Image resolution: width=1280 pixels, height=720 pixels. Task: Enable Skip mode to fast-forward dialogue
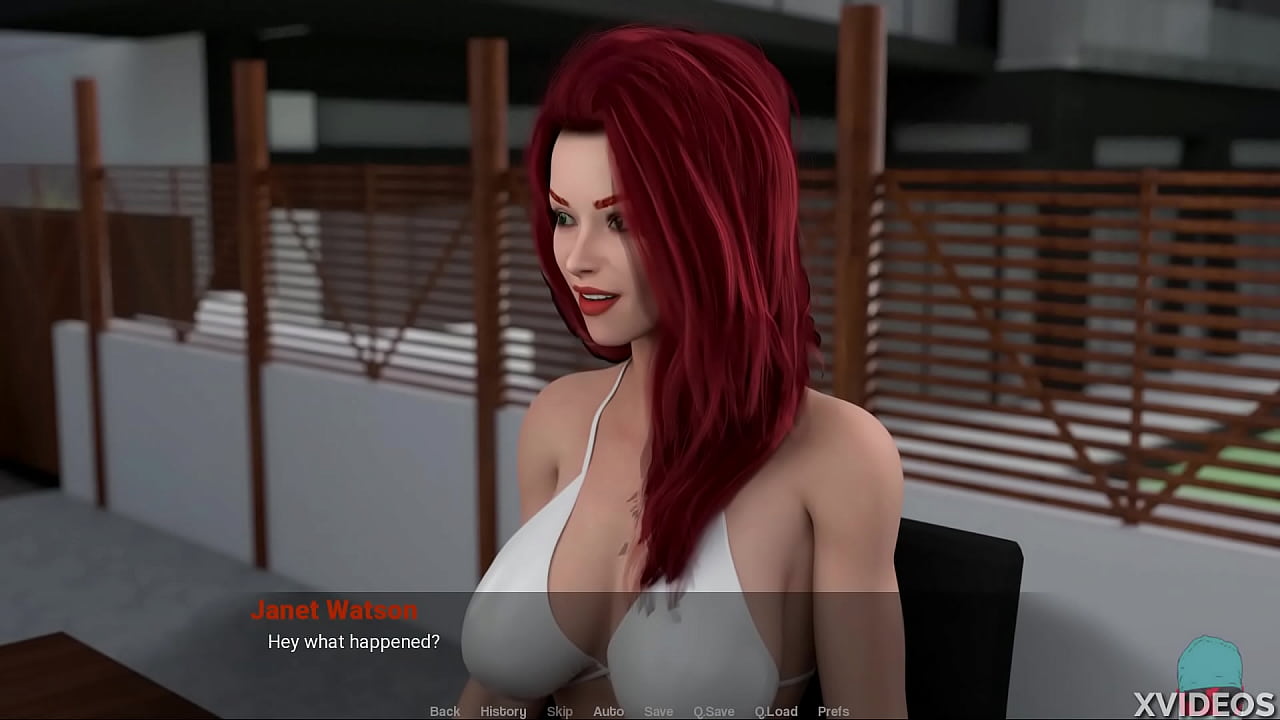(559, 711)
